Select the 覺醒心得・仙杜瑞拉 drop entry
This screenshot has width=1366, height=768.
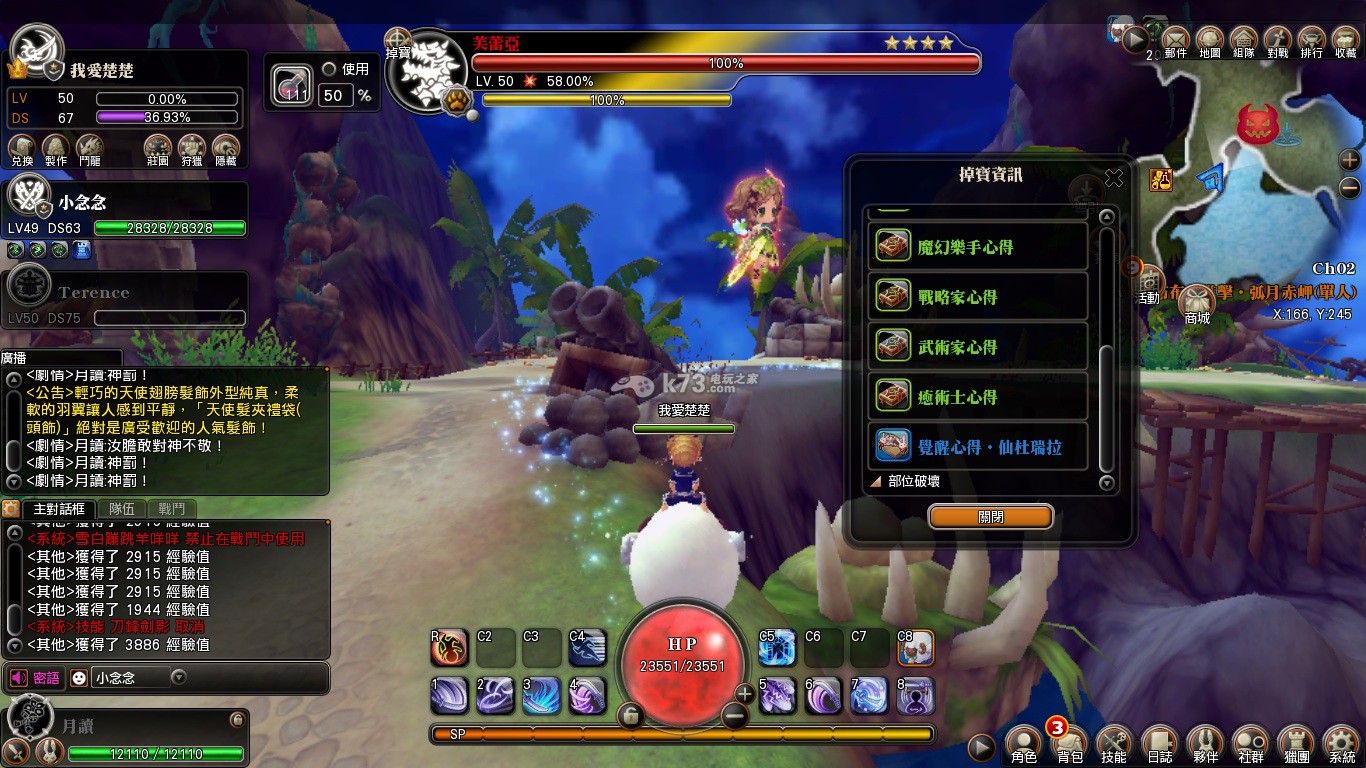(978, 447)
